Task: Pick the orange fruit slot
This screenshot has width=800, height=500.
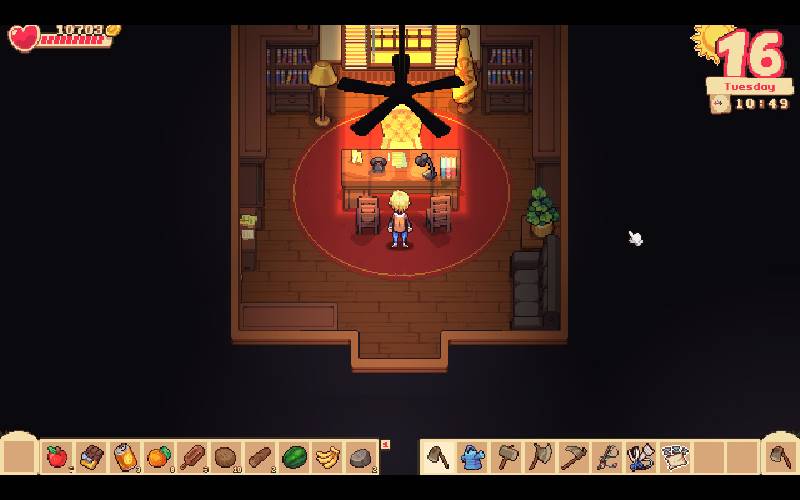Action: coord(158,457)
